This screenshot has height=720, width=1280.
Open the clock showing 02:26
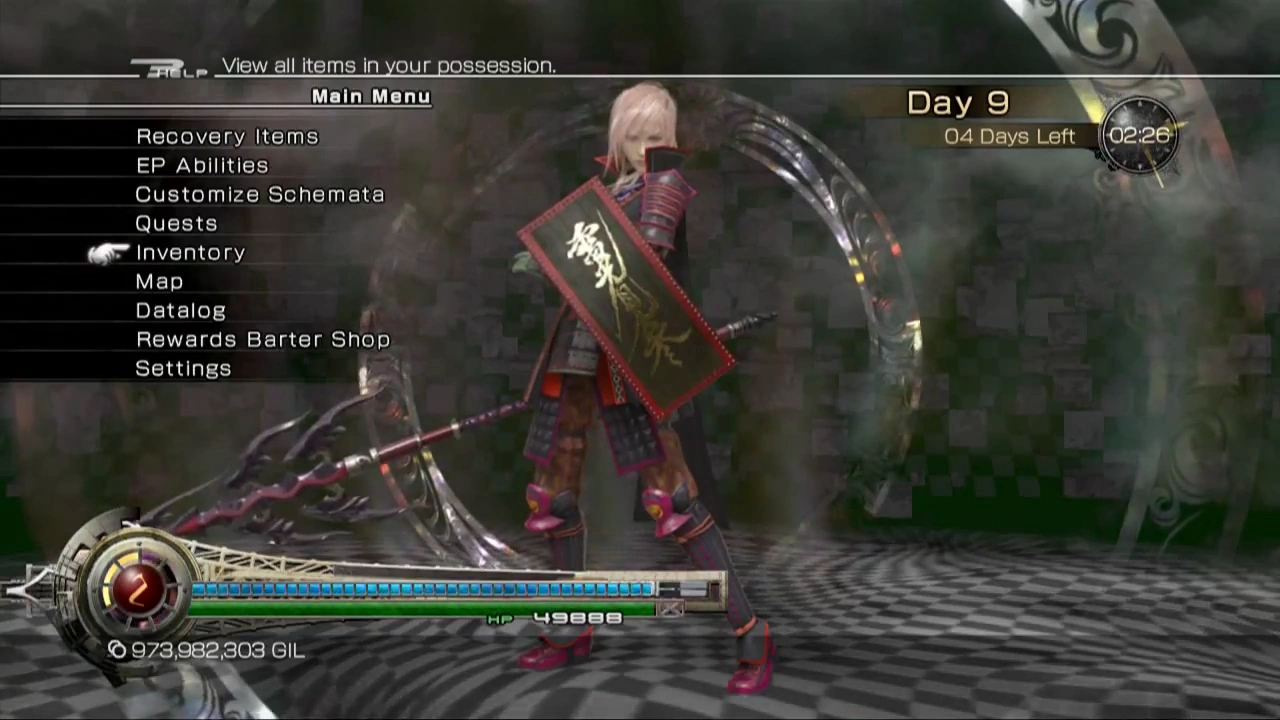(x=1140, y=136)
